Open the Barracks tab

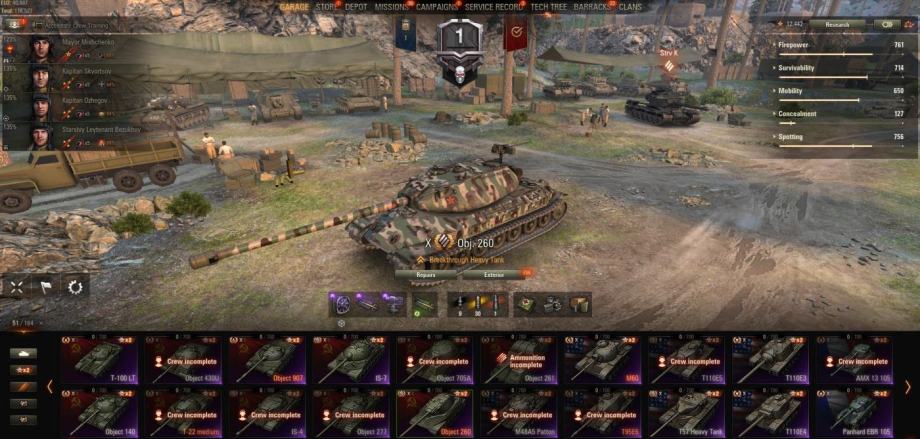592,6
